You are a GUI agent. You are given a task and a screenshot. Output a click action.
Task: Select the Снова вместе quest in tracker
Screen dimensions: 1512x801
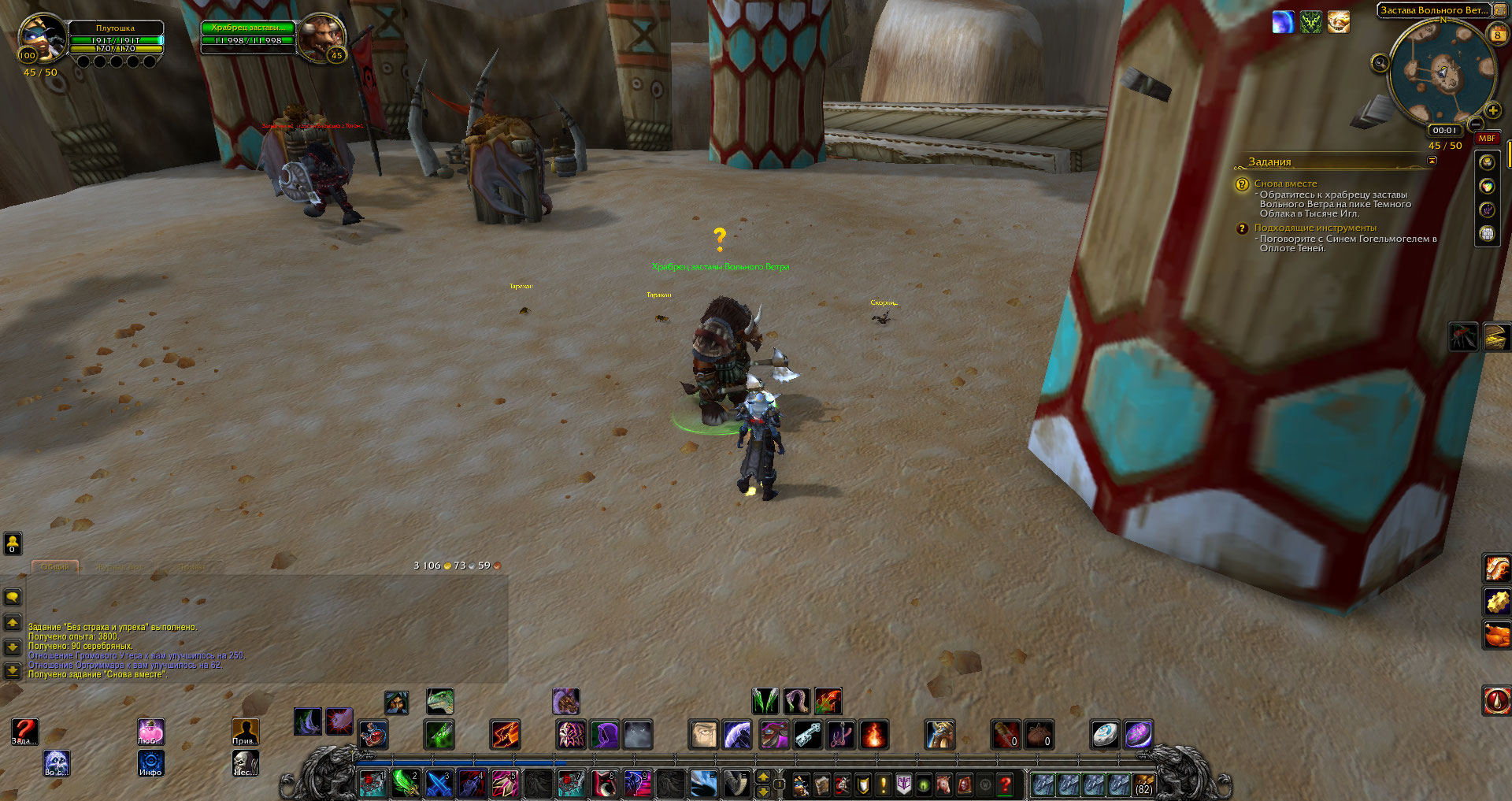1285,184
